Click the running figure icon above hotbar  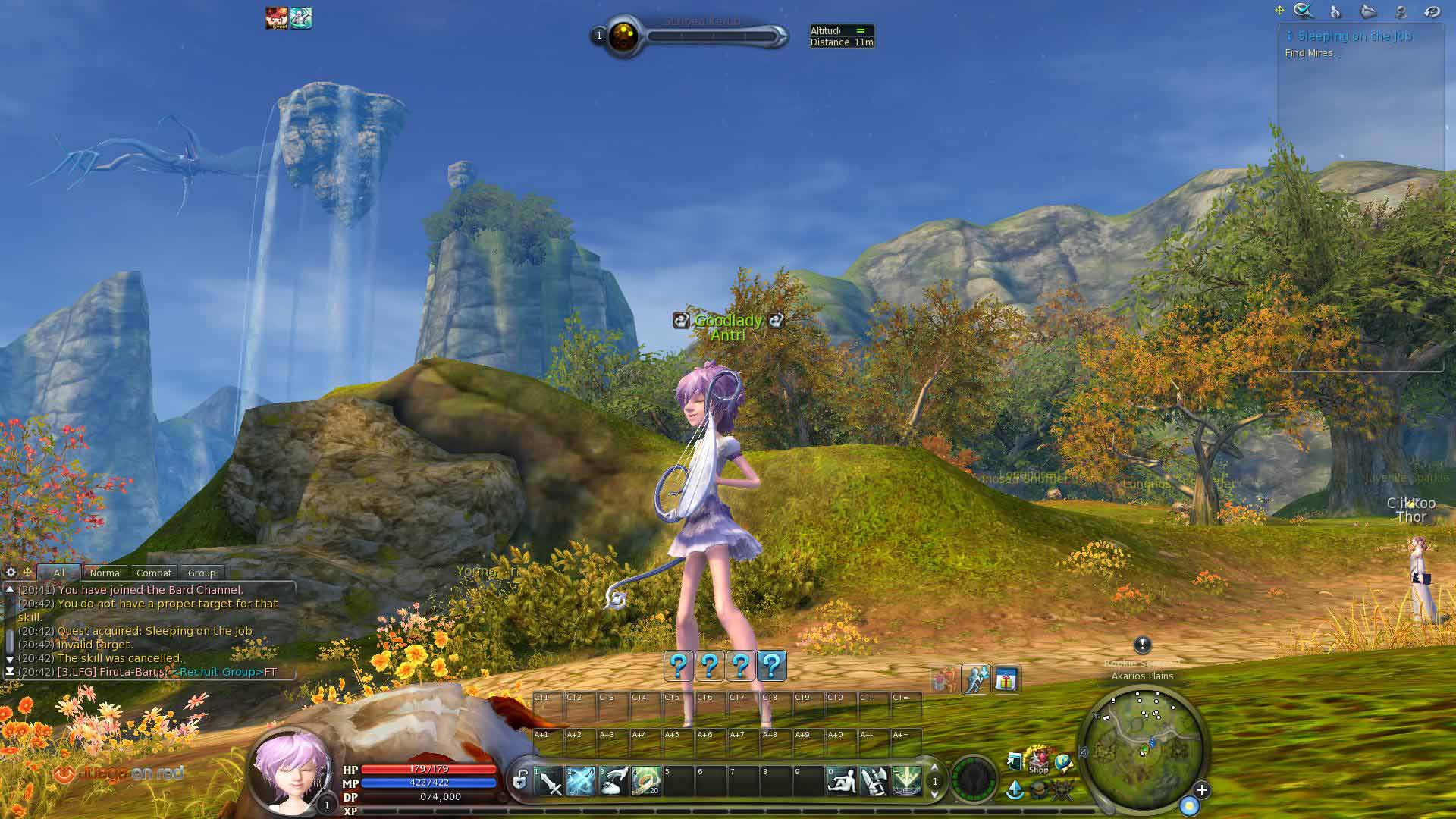975,679
